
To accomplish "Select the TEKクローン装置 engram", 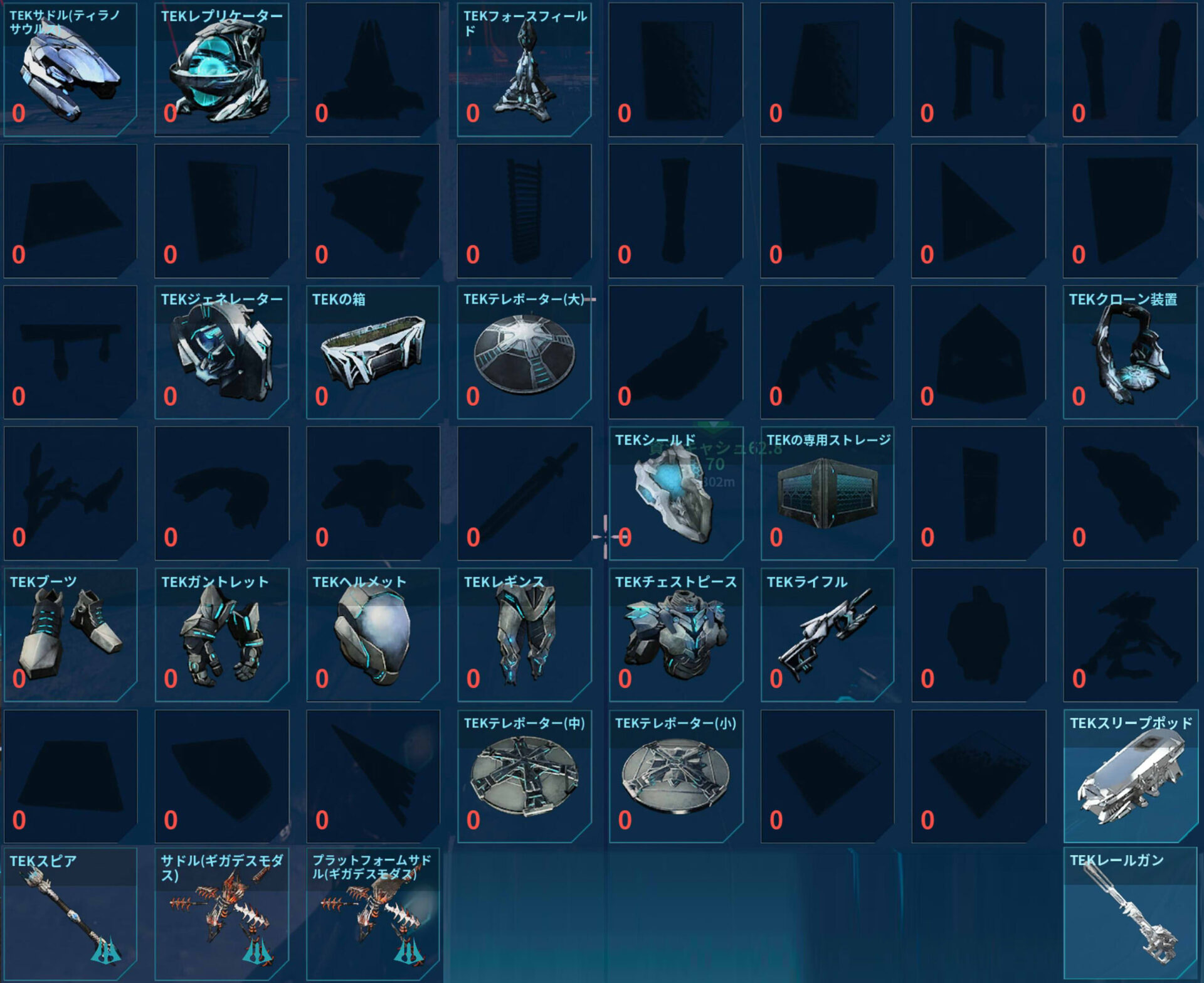I will pos(1130,353).
